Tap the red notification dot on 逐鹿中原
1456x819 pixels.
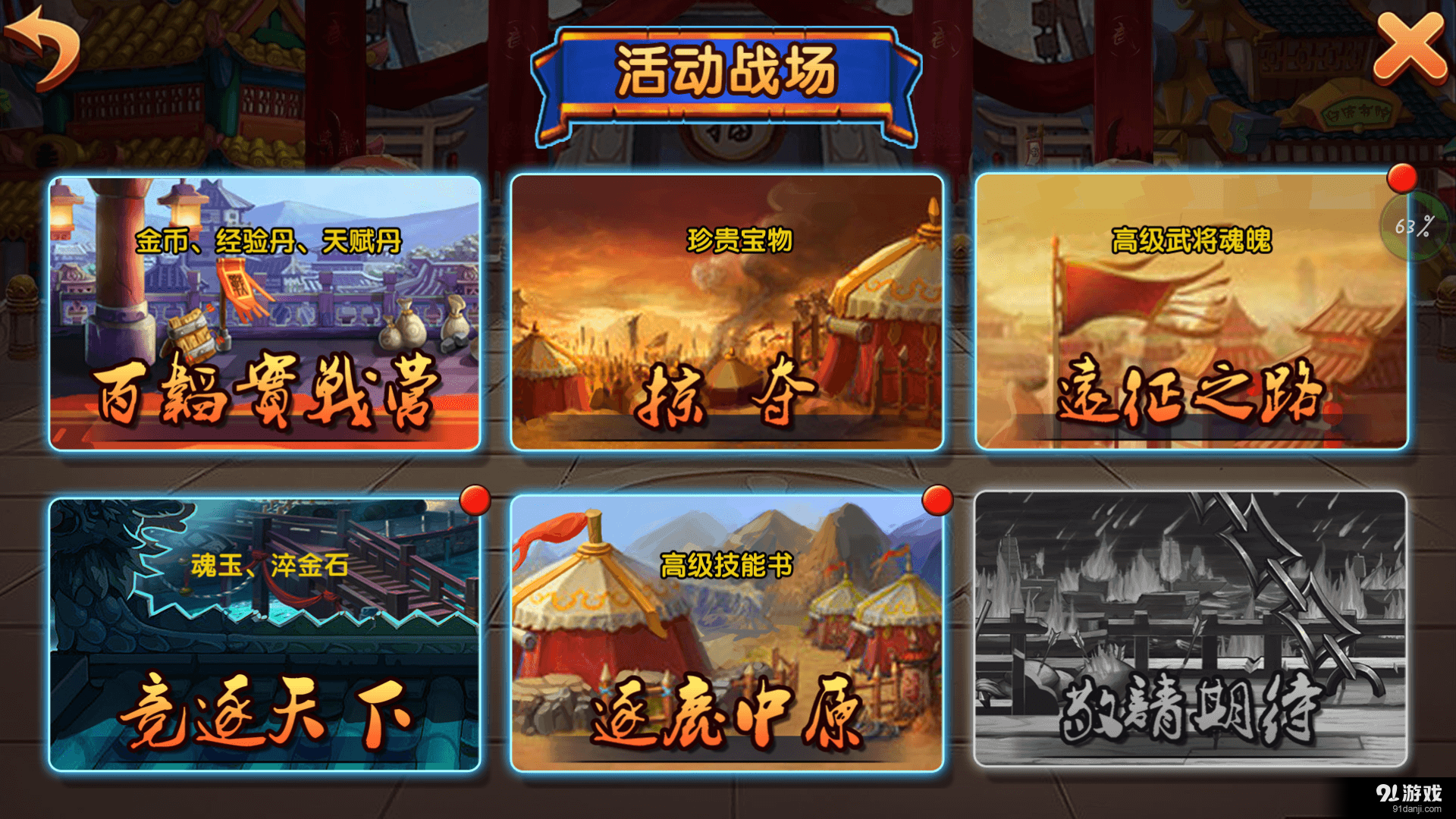click(x=940, y=500)
